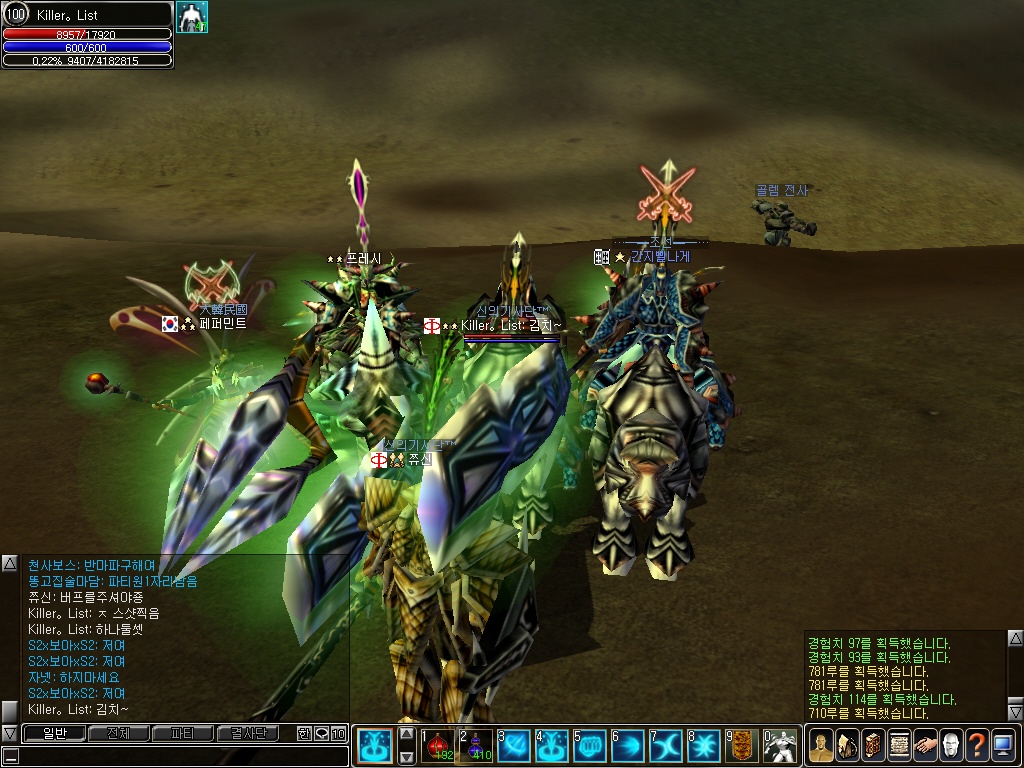Select the 결사단 chat tab
1024x768 pixels.
pos(249,734)
